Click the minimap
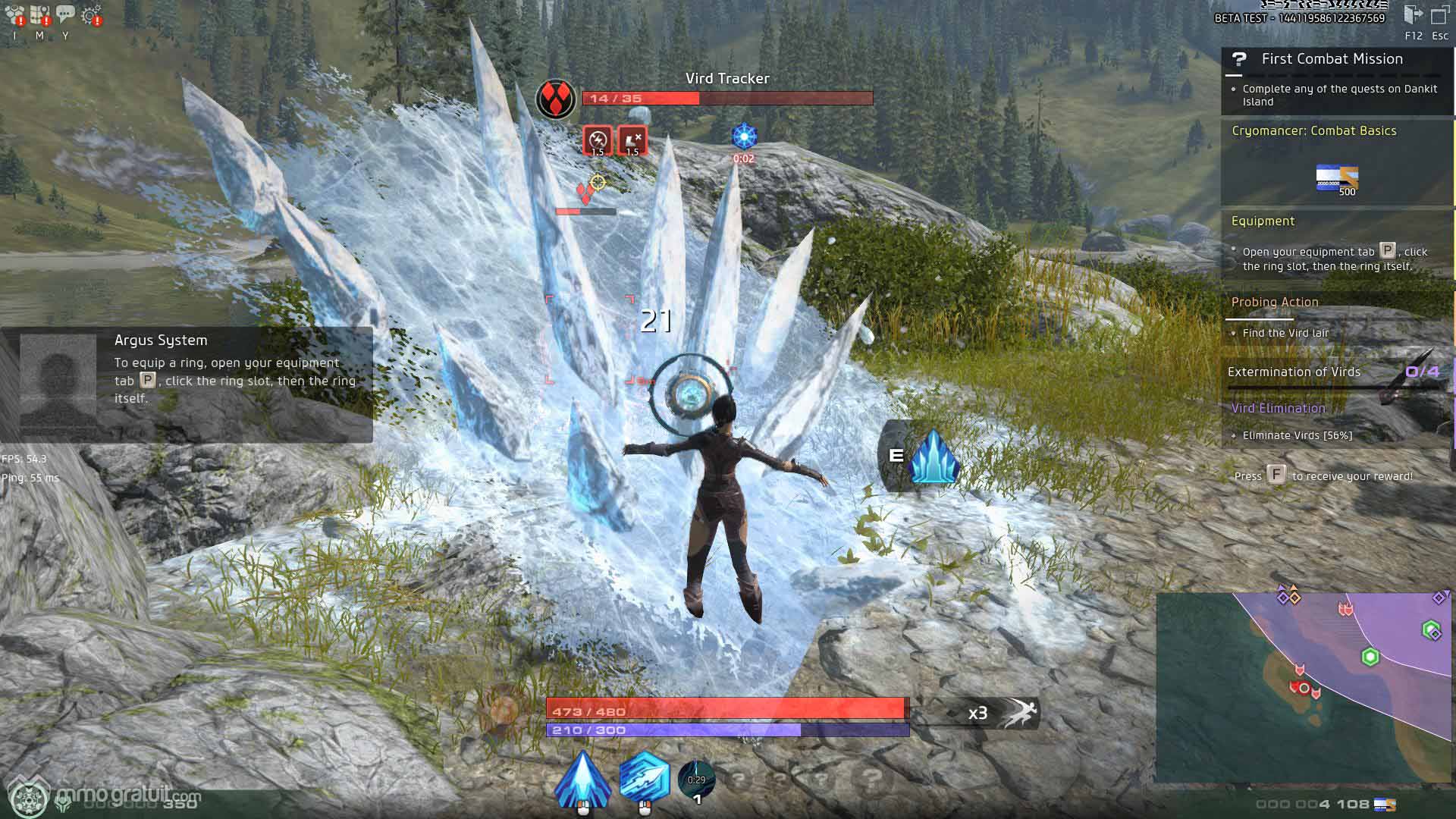 tap(1303, 687)
